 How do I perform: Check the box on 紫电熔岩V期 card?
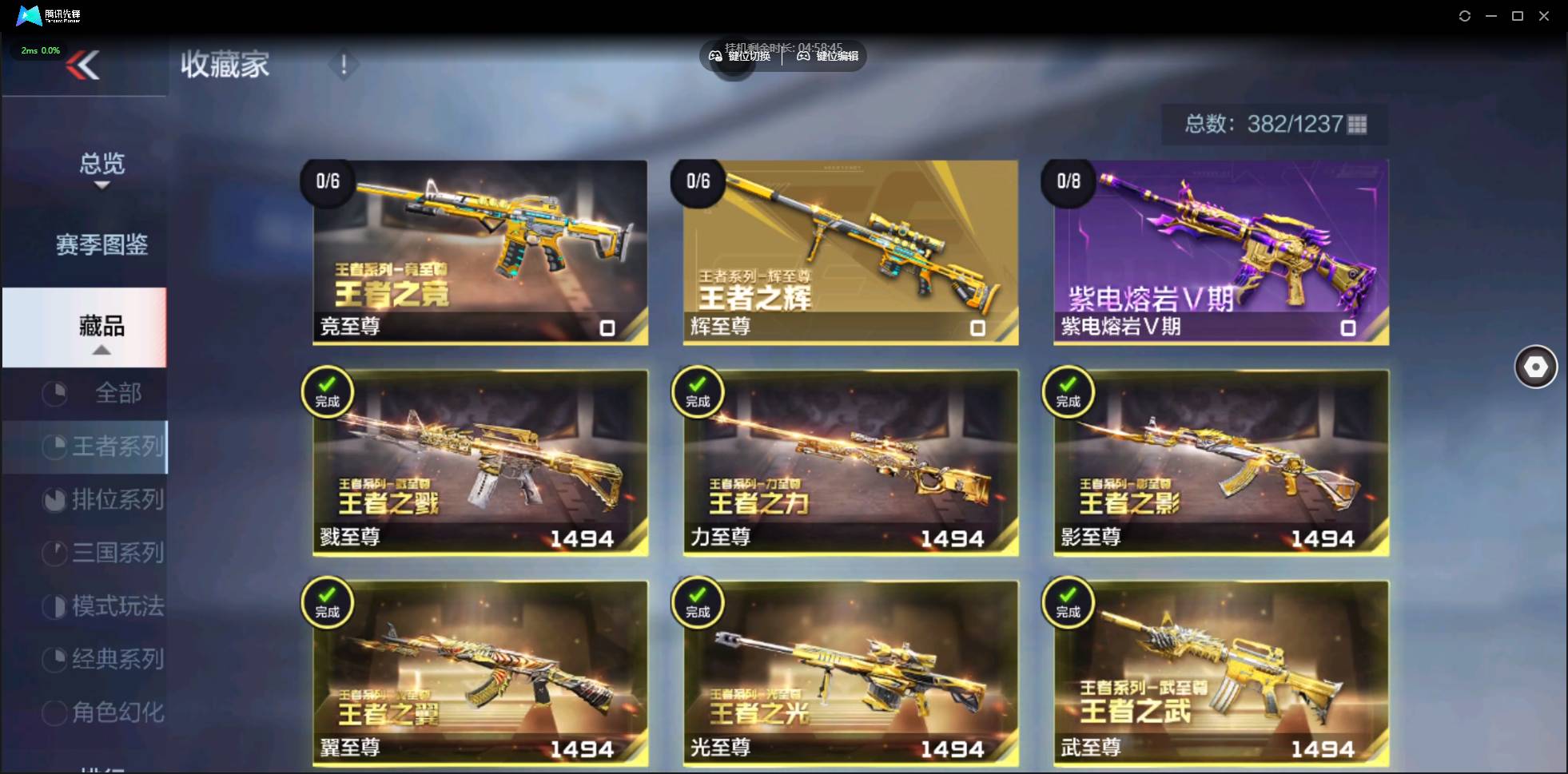click(x=1348, y=327)
